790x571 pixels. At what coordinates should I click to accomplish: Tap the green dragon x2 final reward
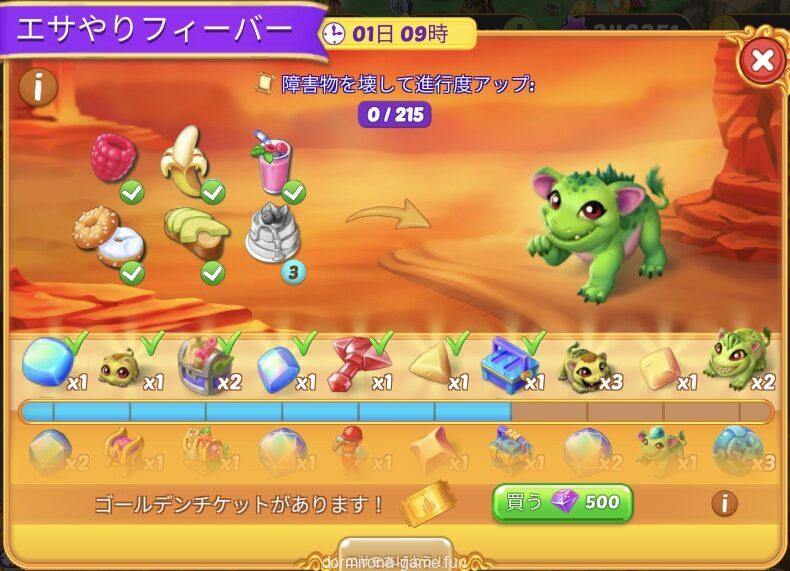pyautogui.click(x=738, y=360)
